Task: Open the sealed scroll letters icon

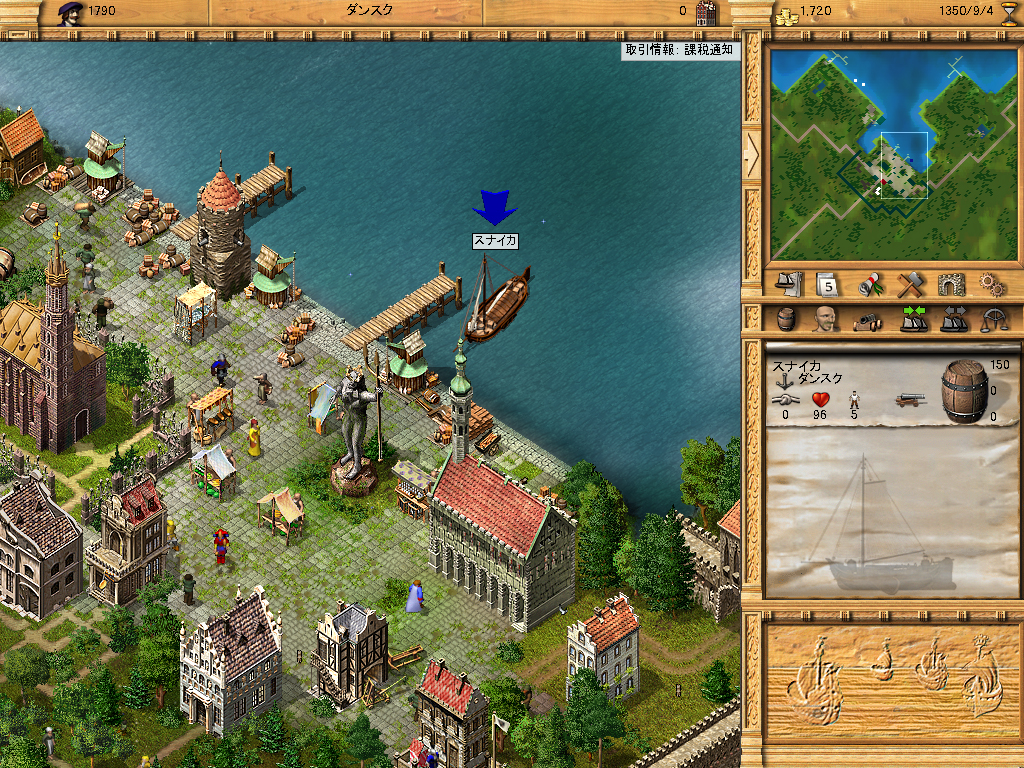Action: point(870,284)
